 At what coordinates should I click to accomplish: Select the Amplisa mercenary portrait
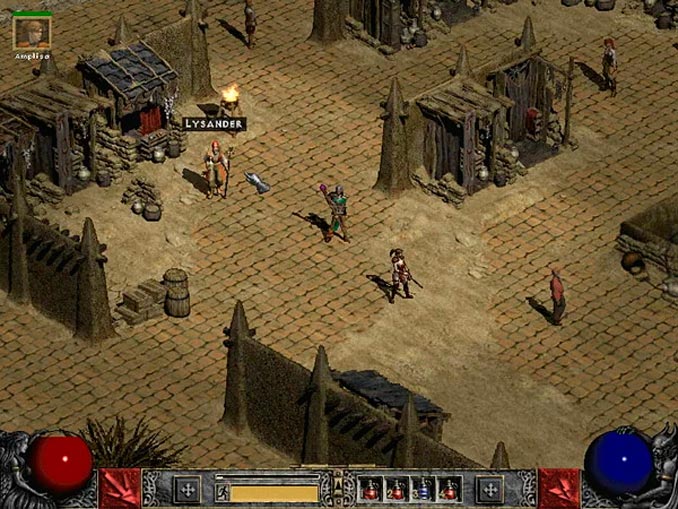pyautogui.click(x=31, y=32)
